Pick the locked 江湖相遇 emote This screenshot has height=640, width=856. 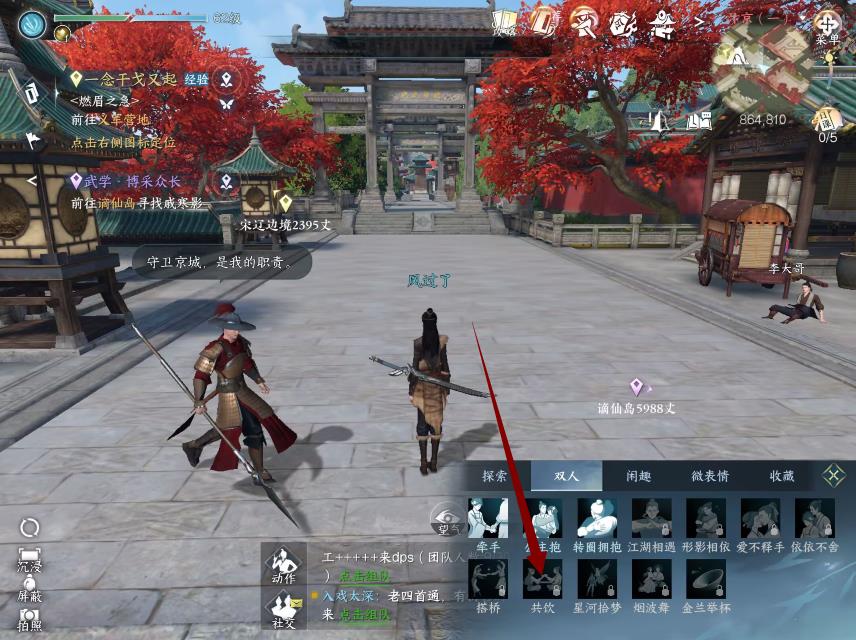pos(651,519)
